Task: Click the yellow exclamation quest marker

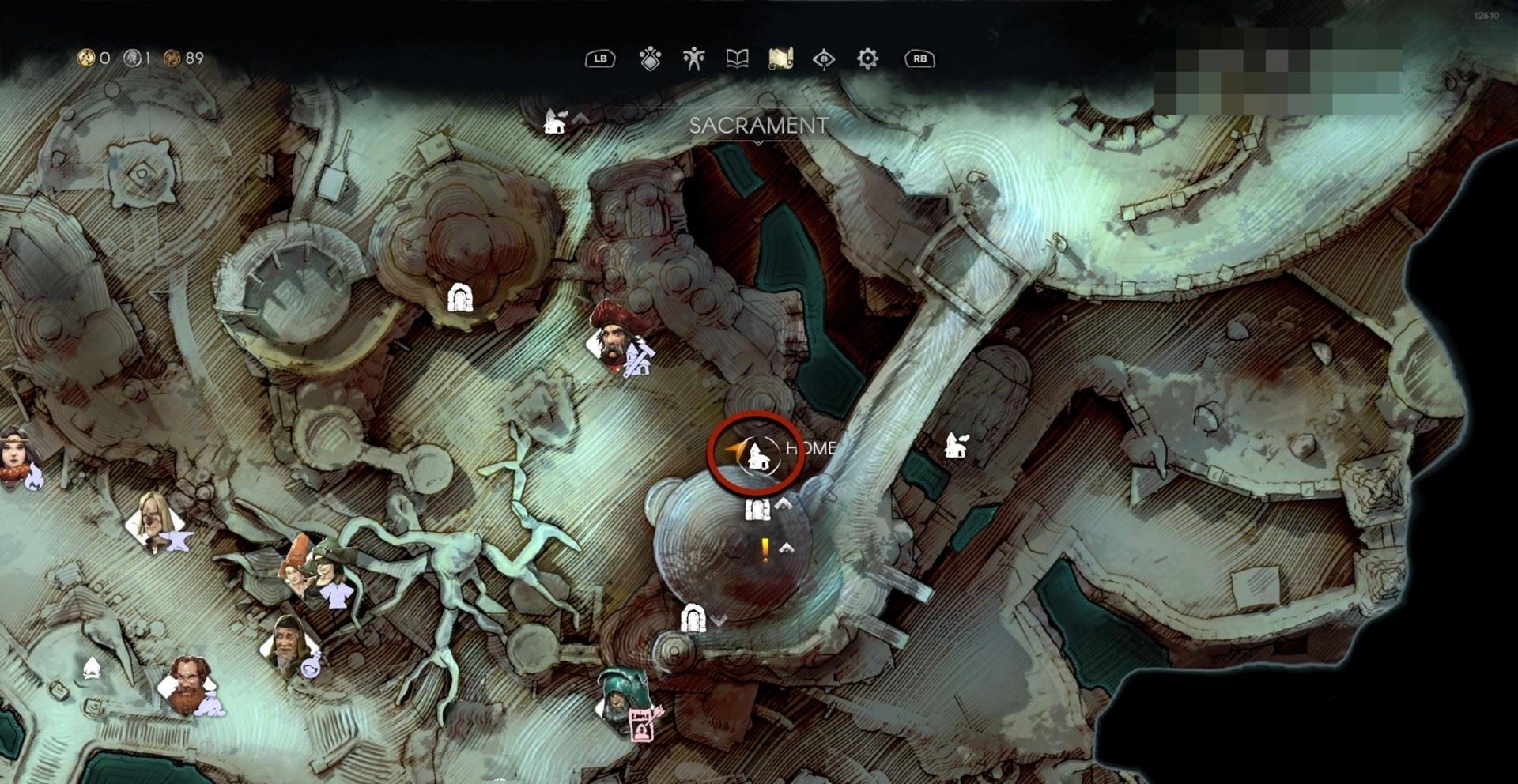Action: pos(765,550)
